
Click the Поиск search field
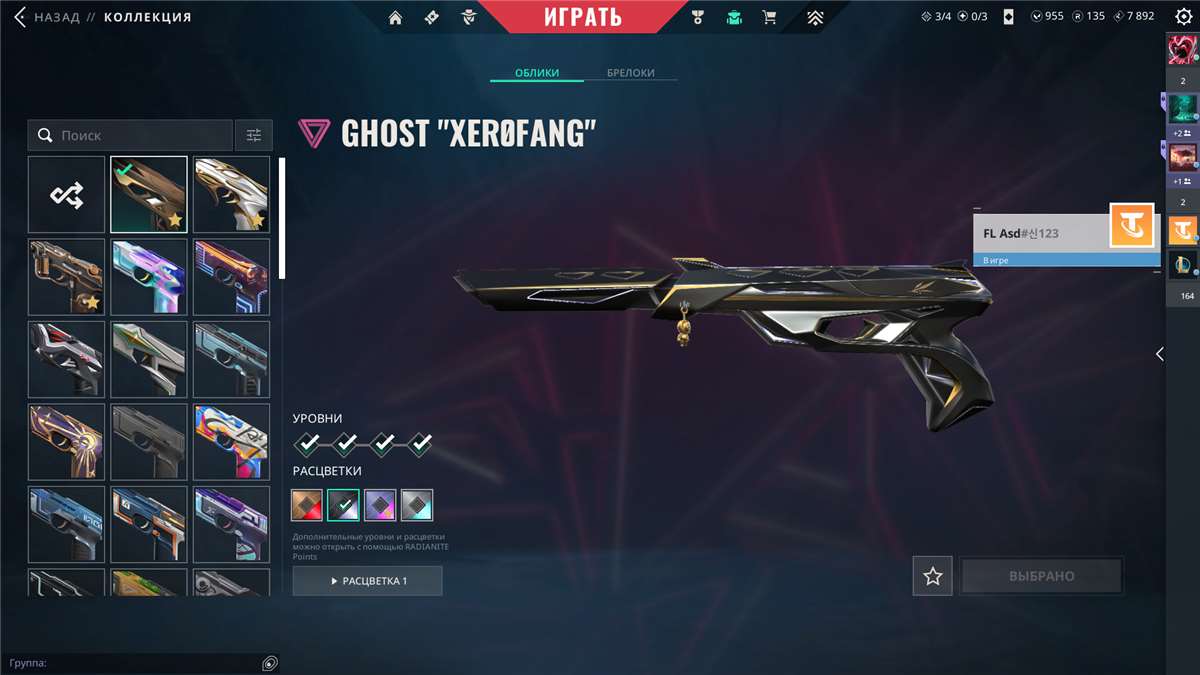[130, 135]
